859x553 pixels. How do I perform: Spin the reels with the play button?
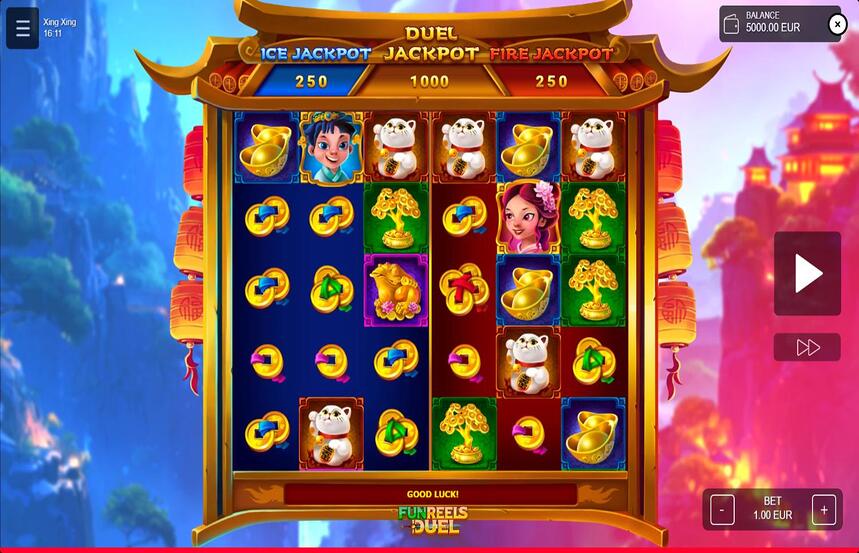(807, 273)
